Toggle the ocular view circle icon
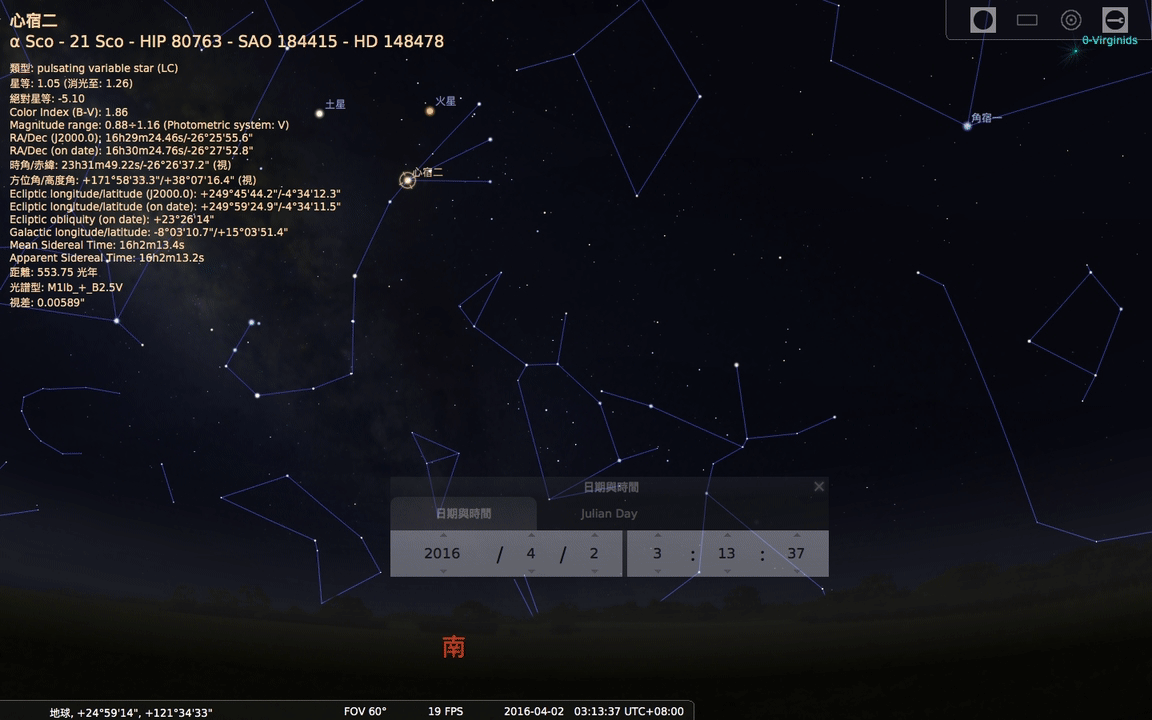 click(x=983, y=19)
